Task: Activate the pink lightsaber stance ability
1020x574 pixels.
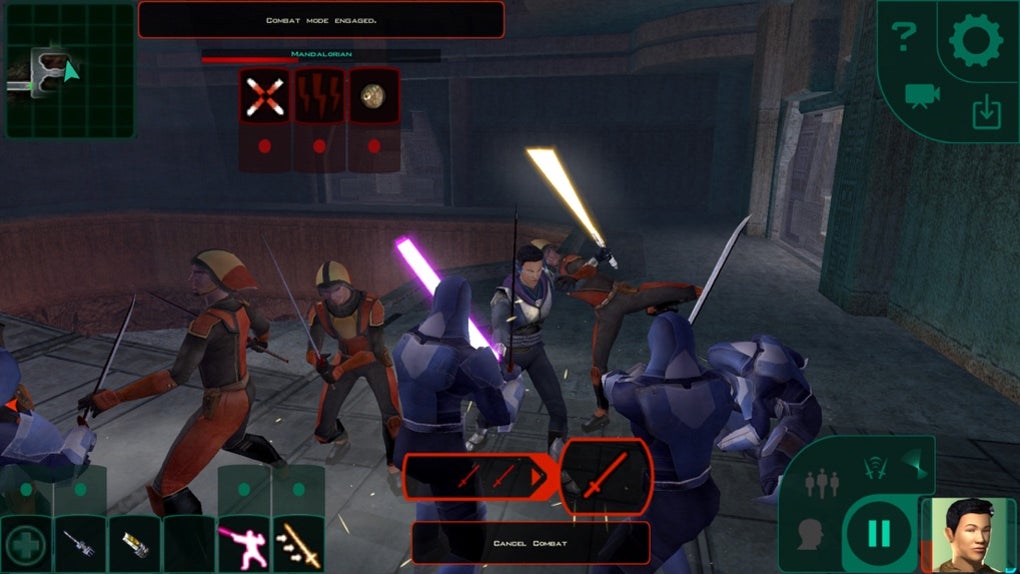Action: pos(243,545)
